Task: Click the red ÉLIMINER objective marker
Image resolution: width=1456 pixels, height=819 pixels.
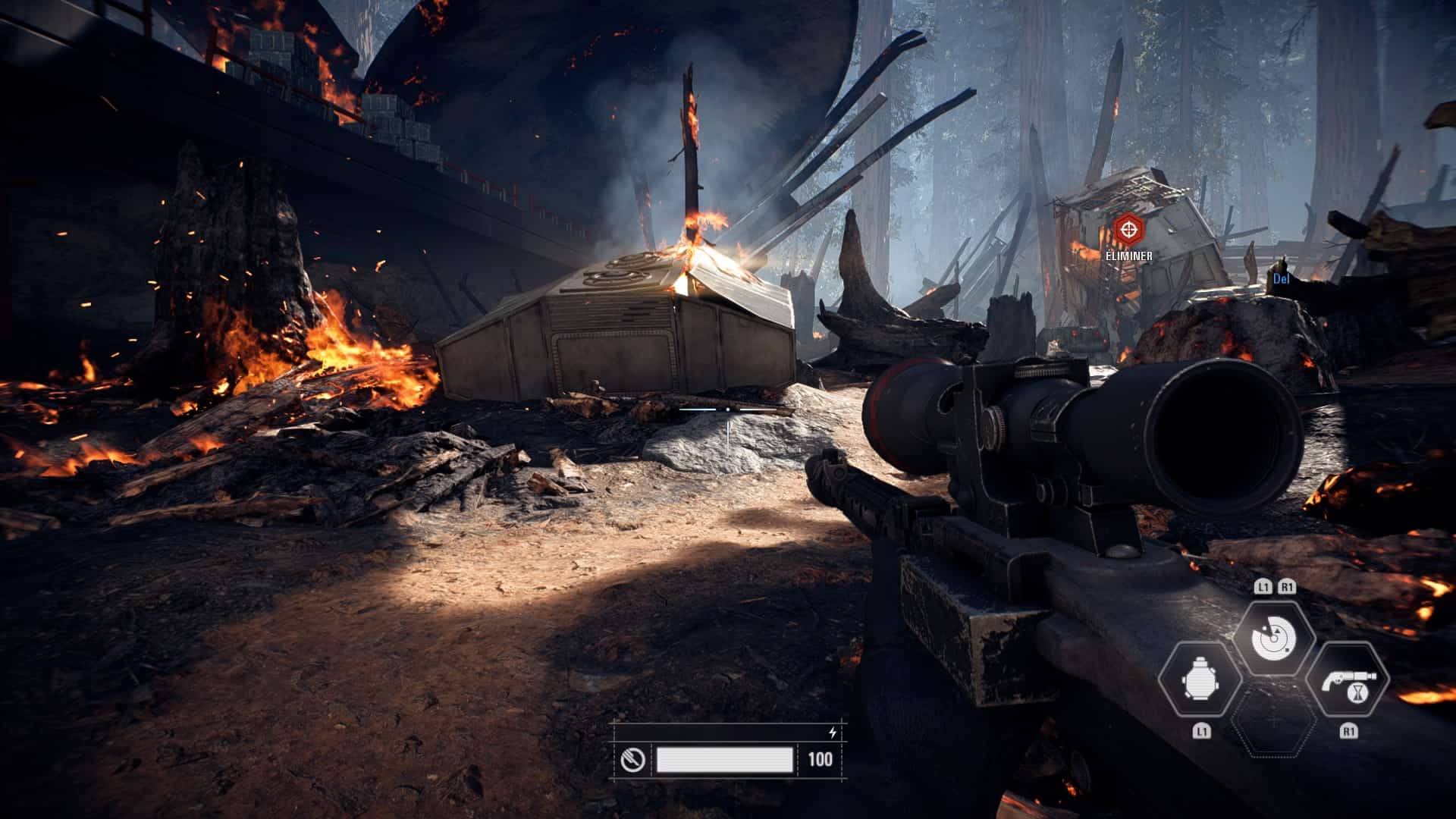Action: (1128, 227)
